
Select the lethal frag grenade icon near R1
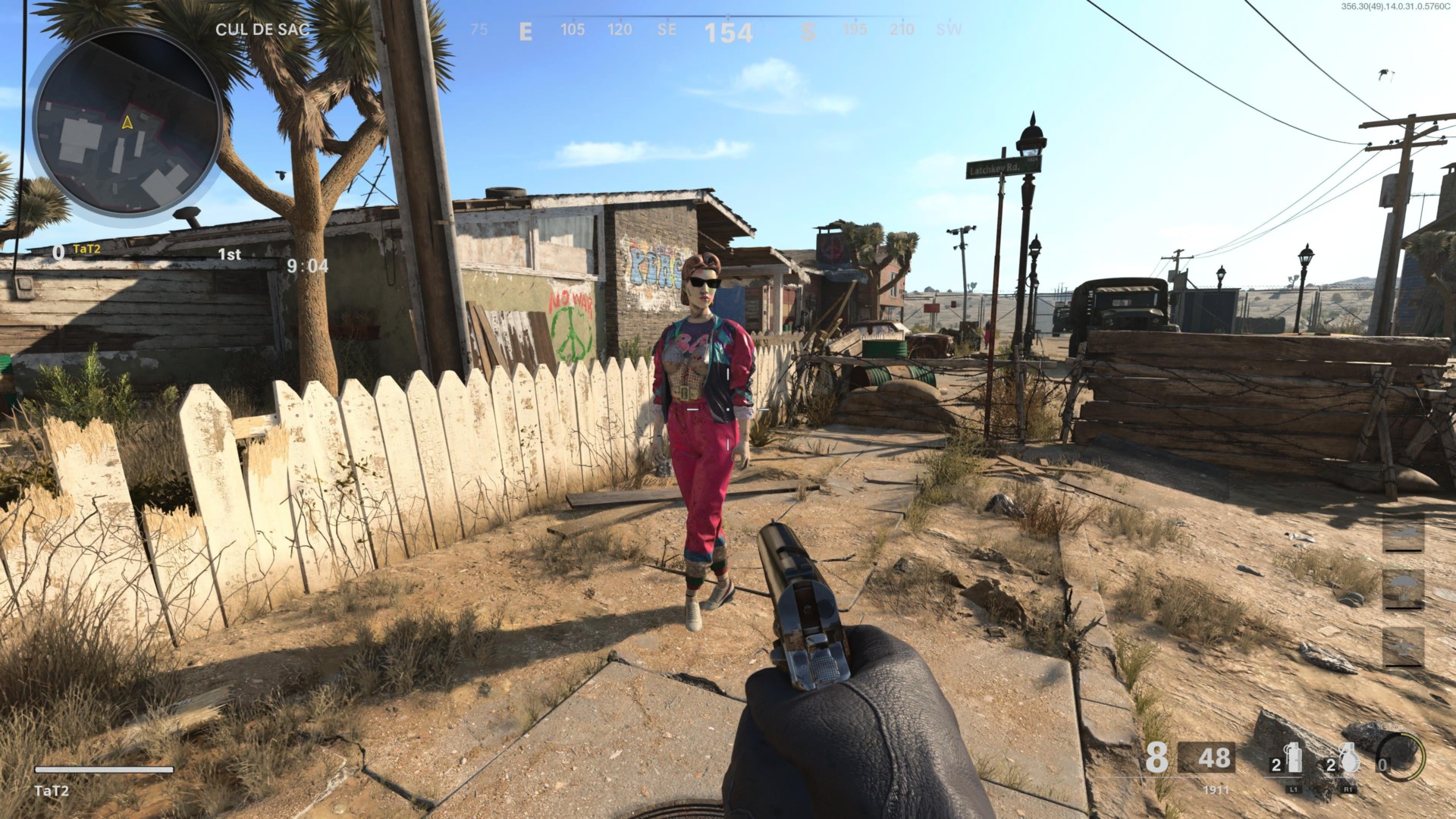tap(1349, 757)
